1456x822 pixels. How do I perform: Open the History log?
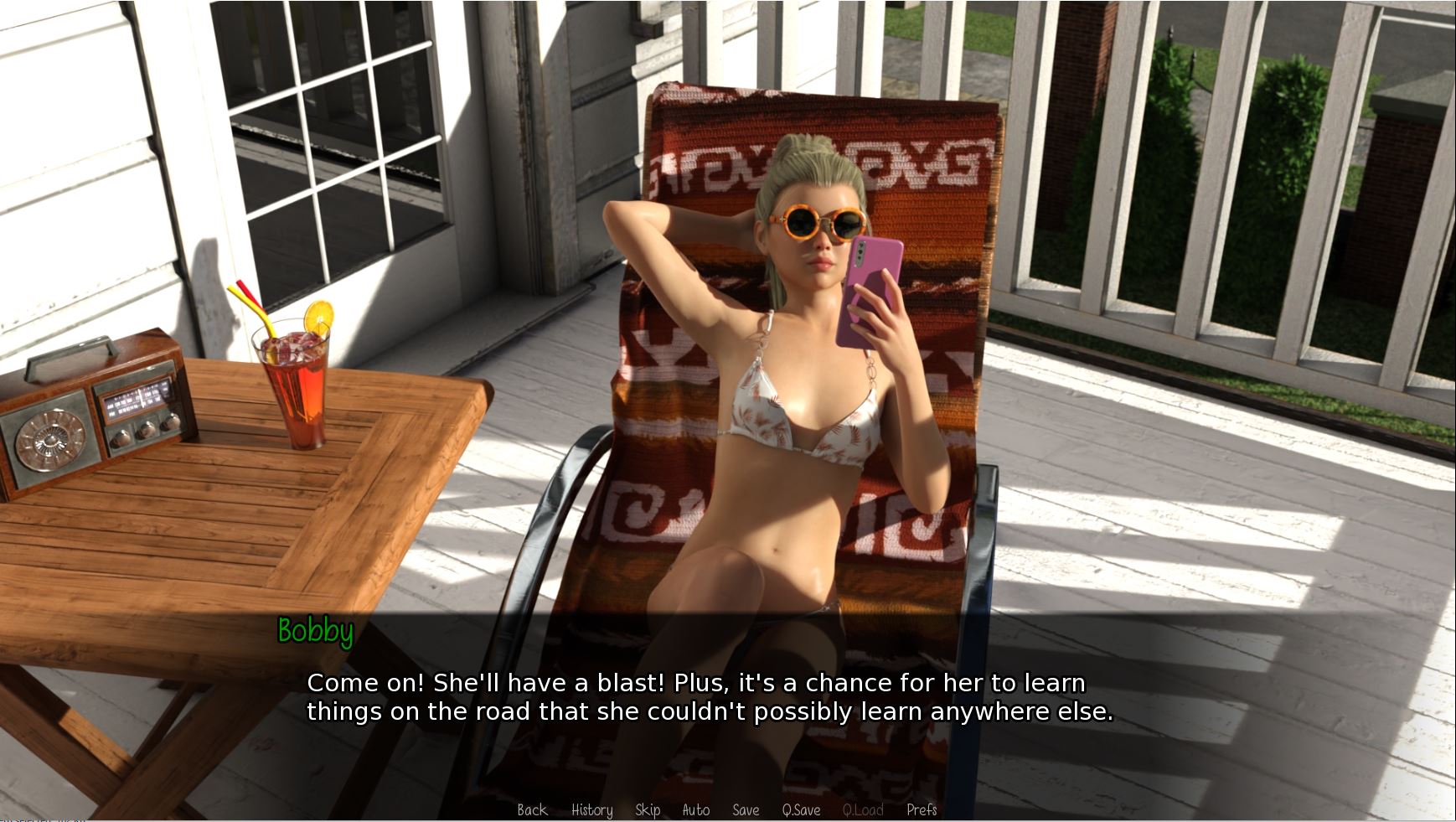pos(591,809)
